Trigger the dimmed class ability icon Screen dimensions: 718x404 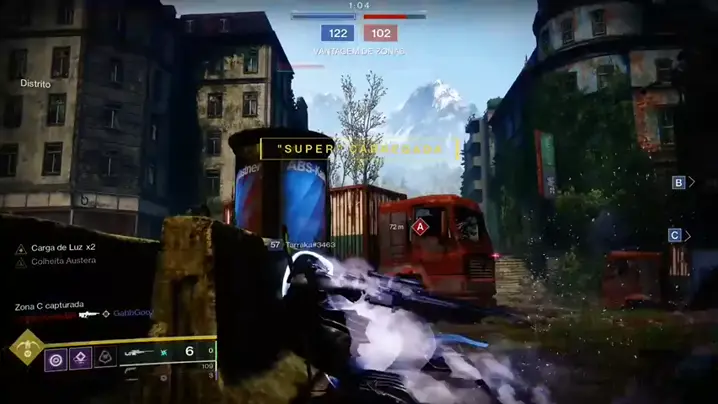[104, 357]
